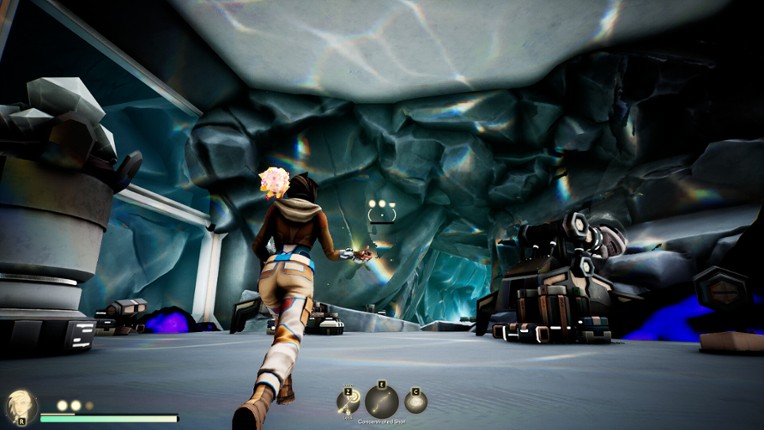
Task: Use the arrow-and-target ability icon
Action: coord(348,402)
